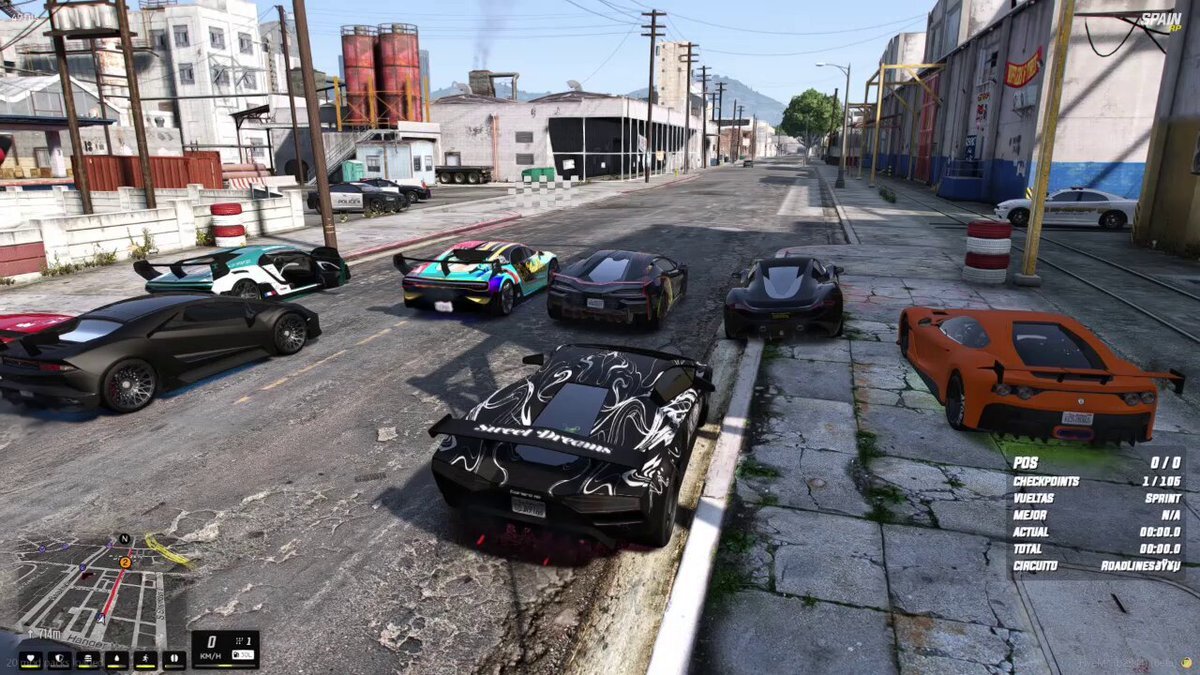Image resolution: width=1200 pixels, height=675 pixels.
Task: Select the orange checkpoint 2 marker on minimap
Action: 126,562
